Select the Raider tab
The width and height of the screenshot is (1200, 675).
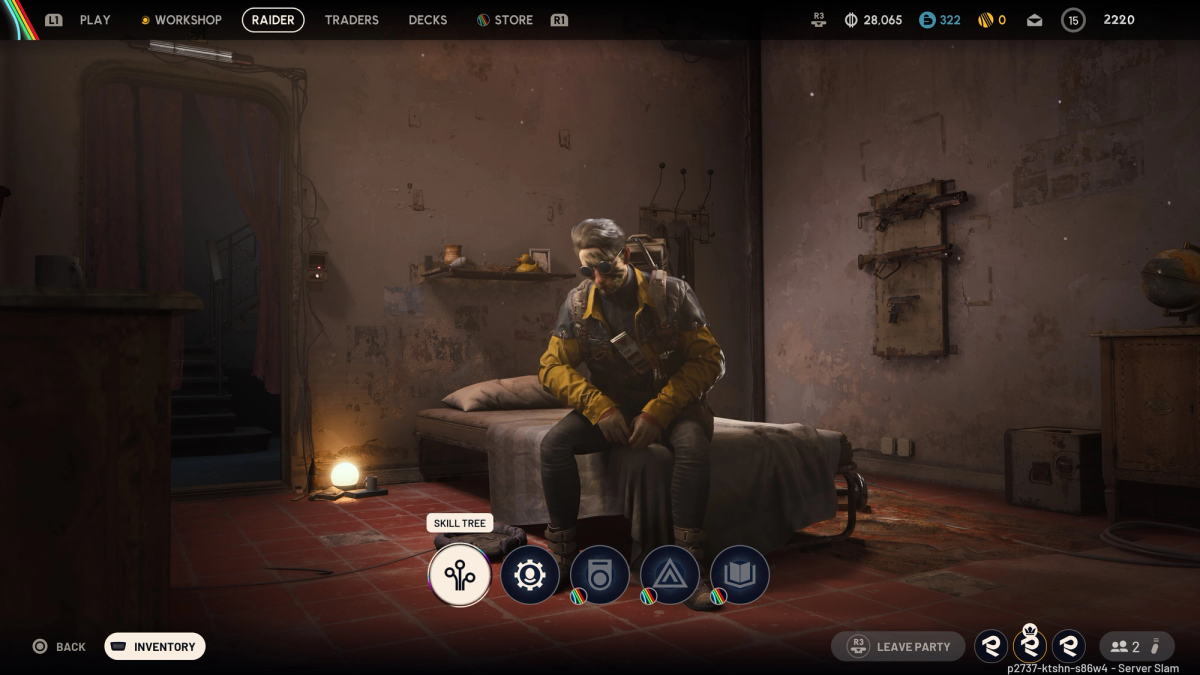[x=273, y=20]
